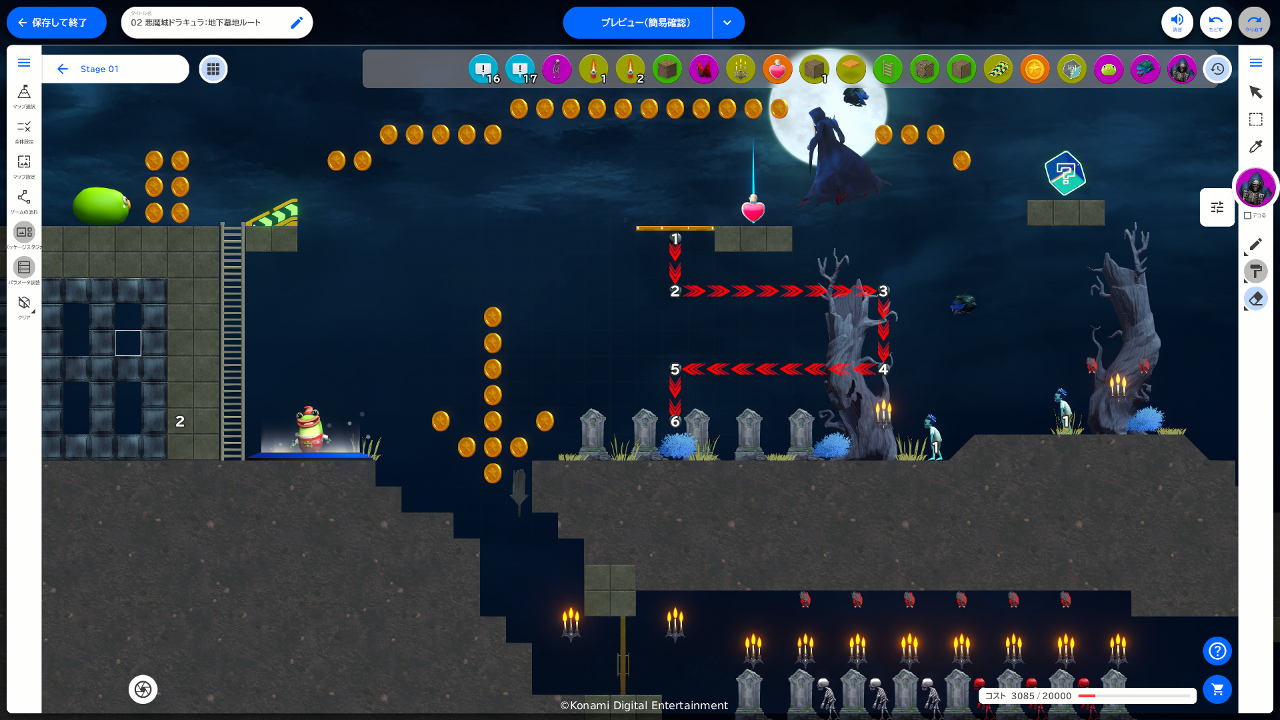Undo the last edit
Viewport: 1280px width, 720px height.
tap(1216, 22)
